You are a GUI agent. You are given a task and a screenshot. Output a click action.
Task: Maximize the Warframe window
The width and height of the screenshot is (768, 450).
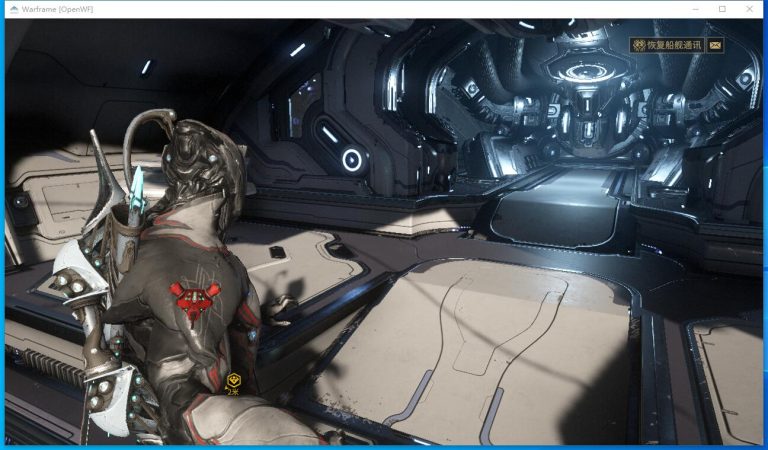(x=722, y=9)
